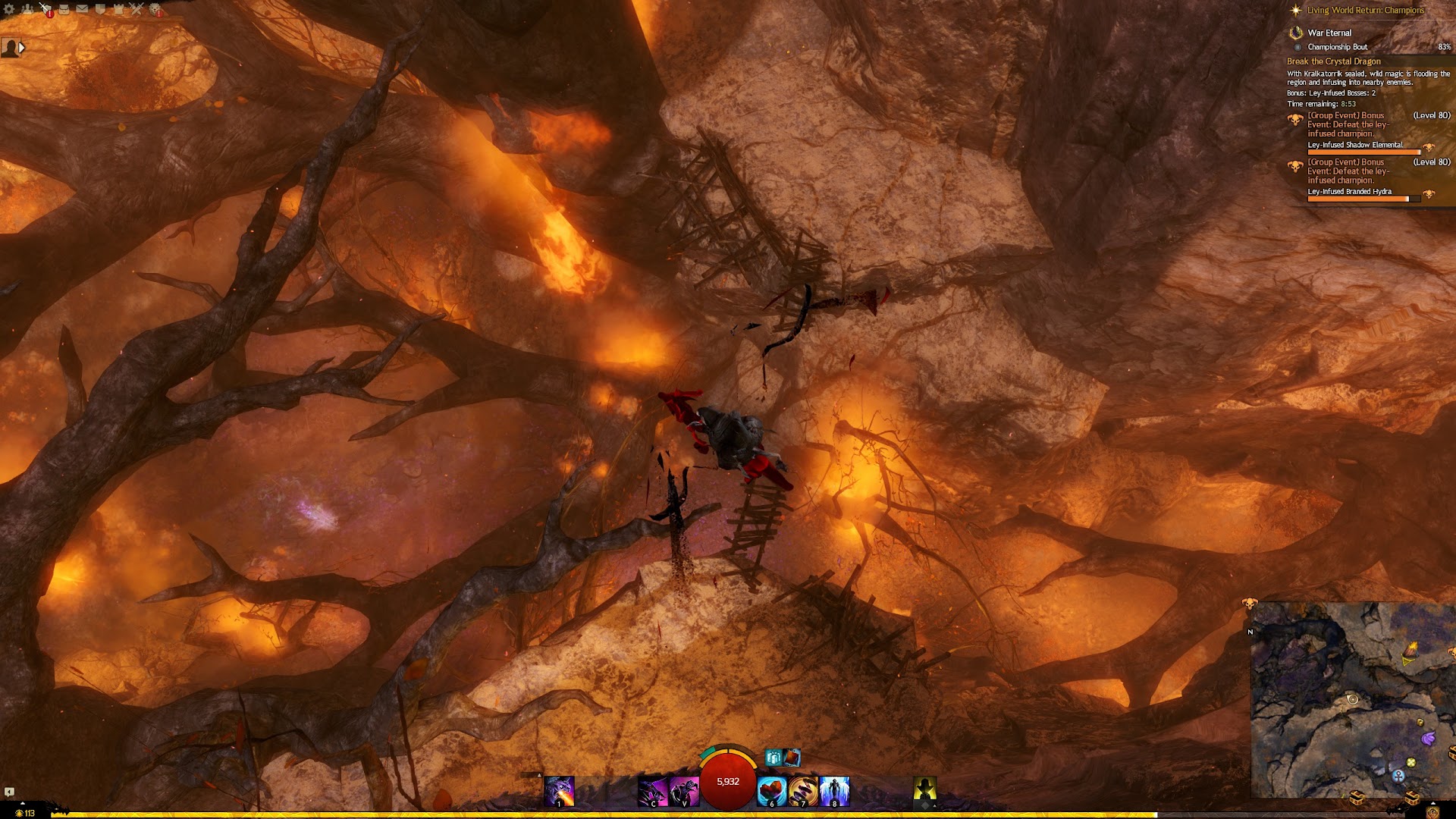Open the Black Lion Trading Post lion icon

coord(155,9)
